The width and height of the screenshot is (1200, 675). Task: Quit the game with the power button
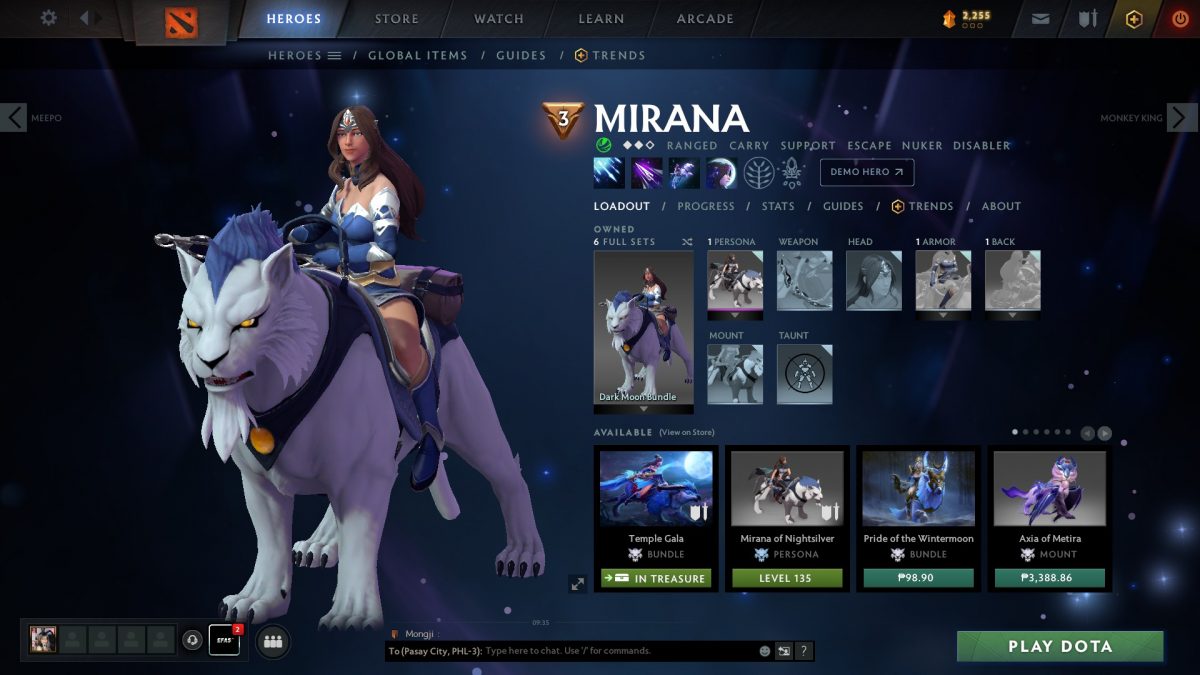(x=1180, y=19)
